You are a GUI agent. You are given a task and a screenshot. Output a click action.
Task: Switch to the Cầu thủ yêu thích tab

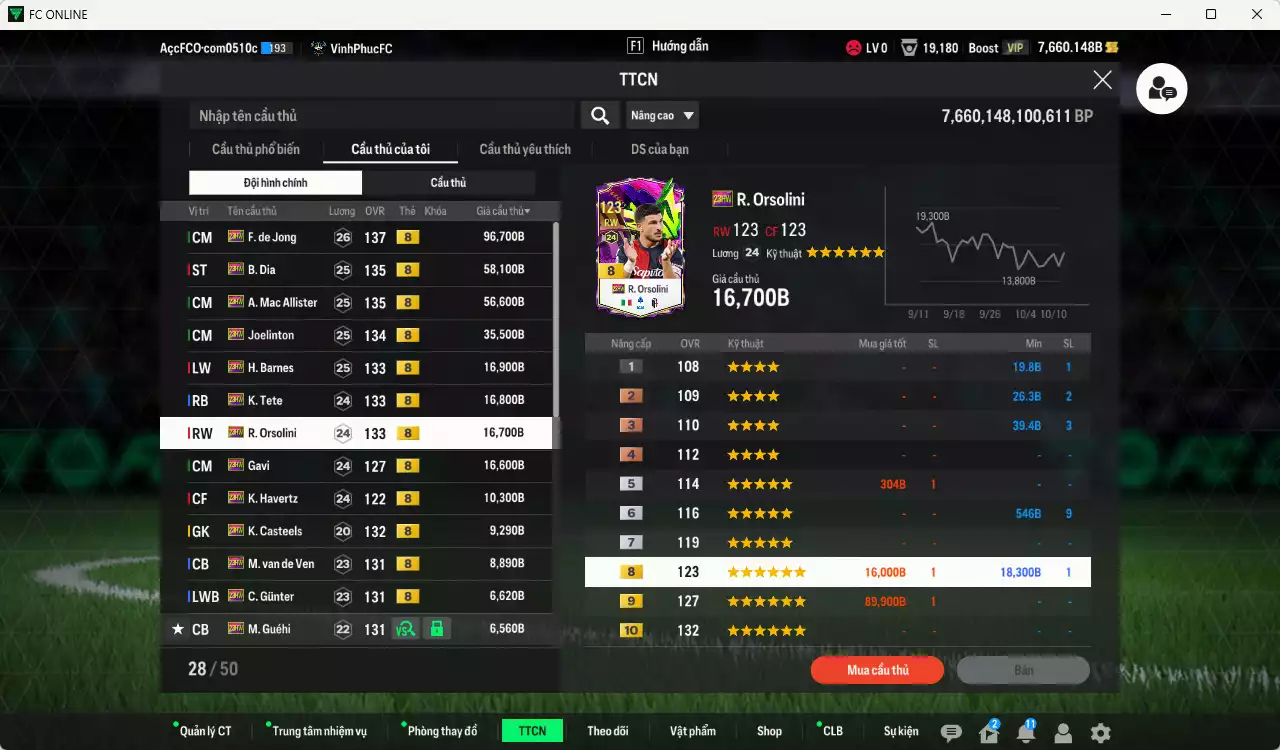click(x=523, y=149)
